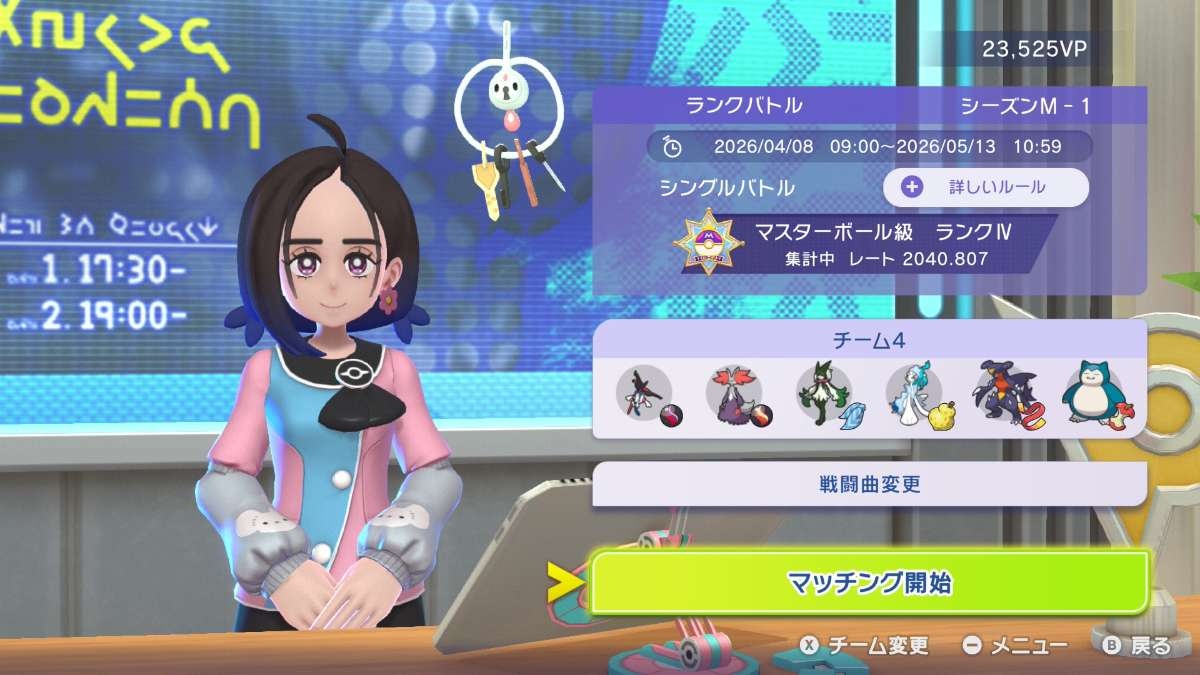Viewport: 1200px width, 675px height.
Task: Pick the Delphox team icon
Action: pos(733,393)
